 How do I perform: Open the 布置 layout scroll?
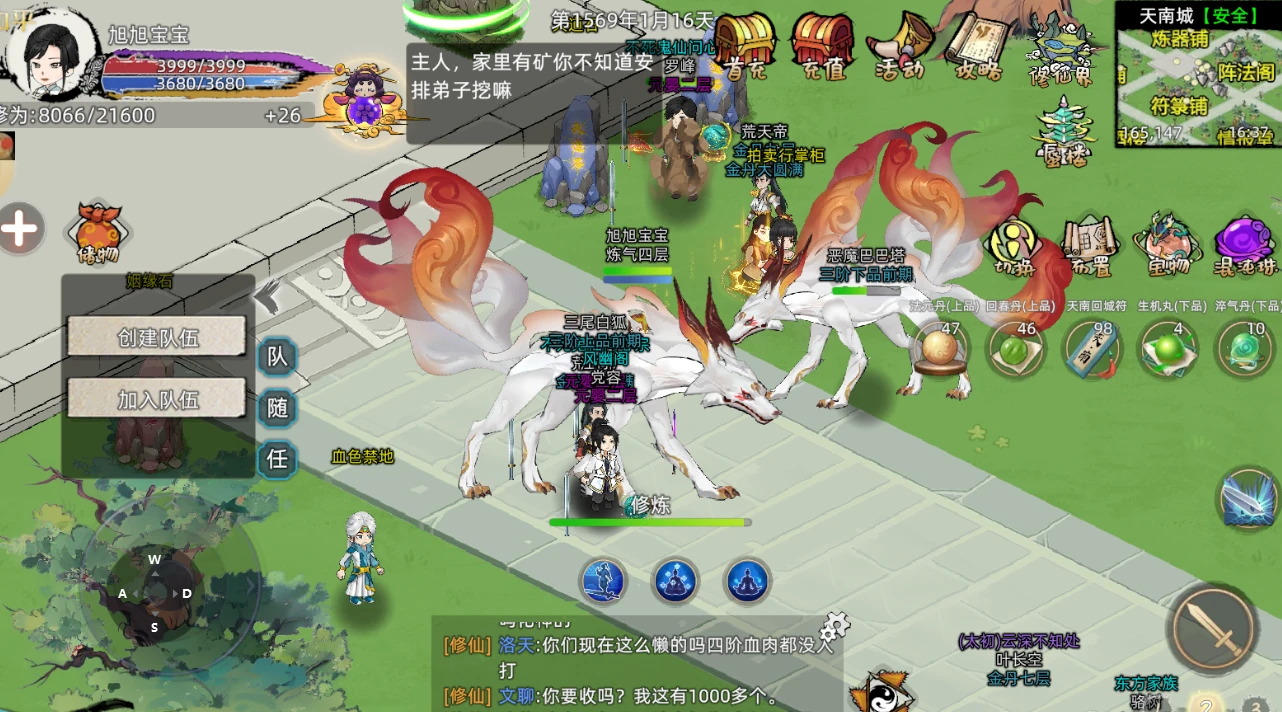(x=1090, y=246)
